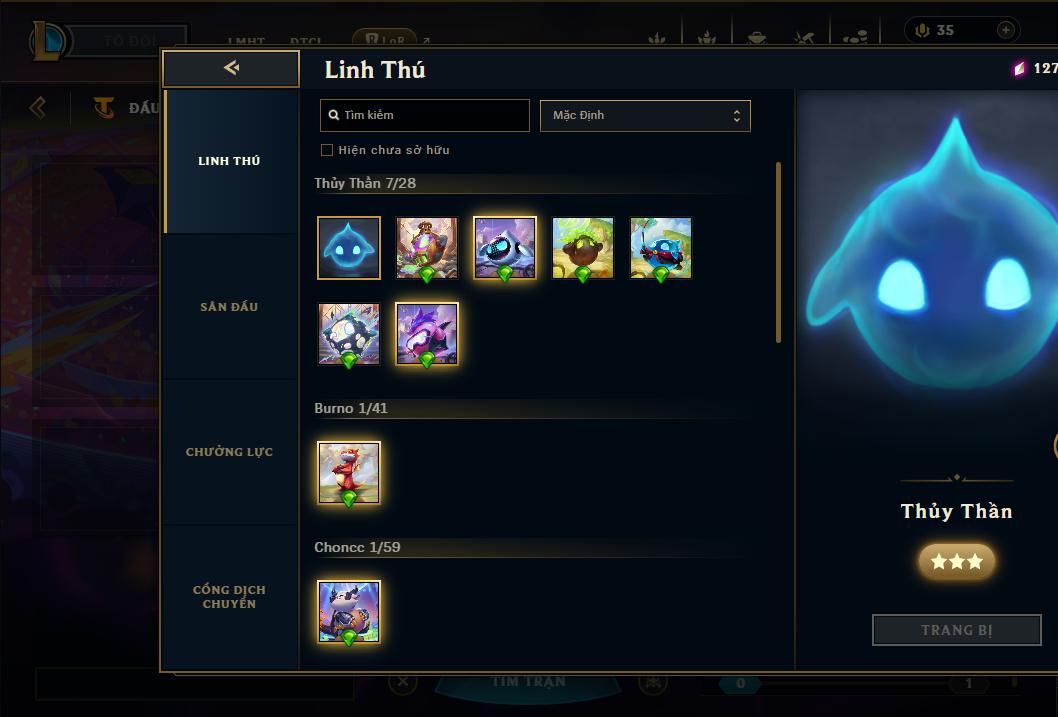The image size is (1058, 717).
Task: Select the red Burno dragon thumbnail
Action: pos(349,472)
